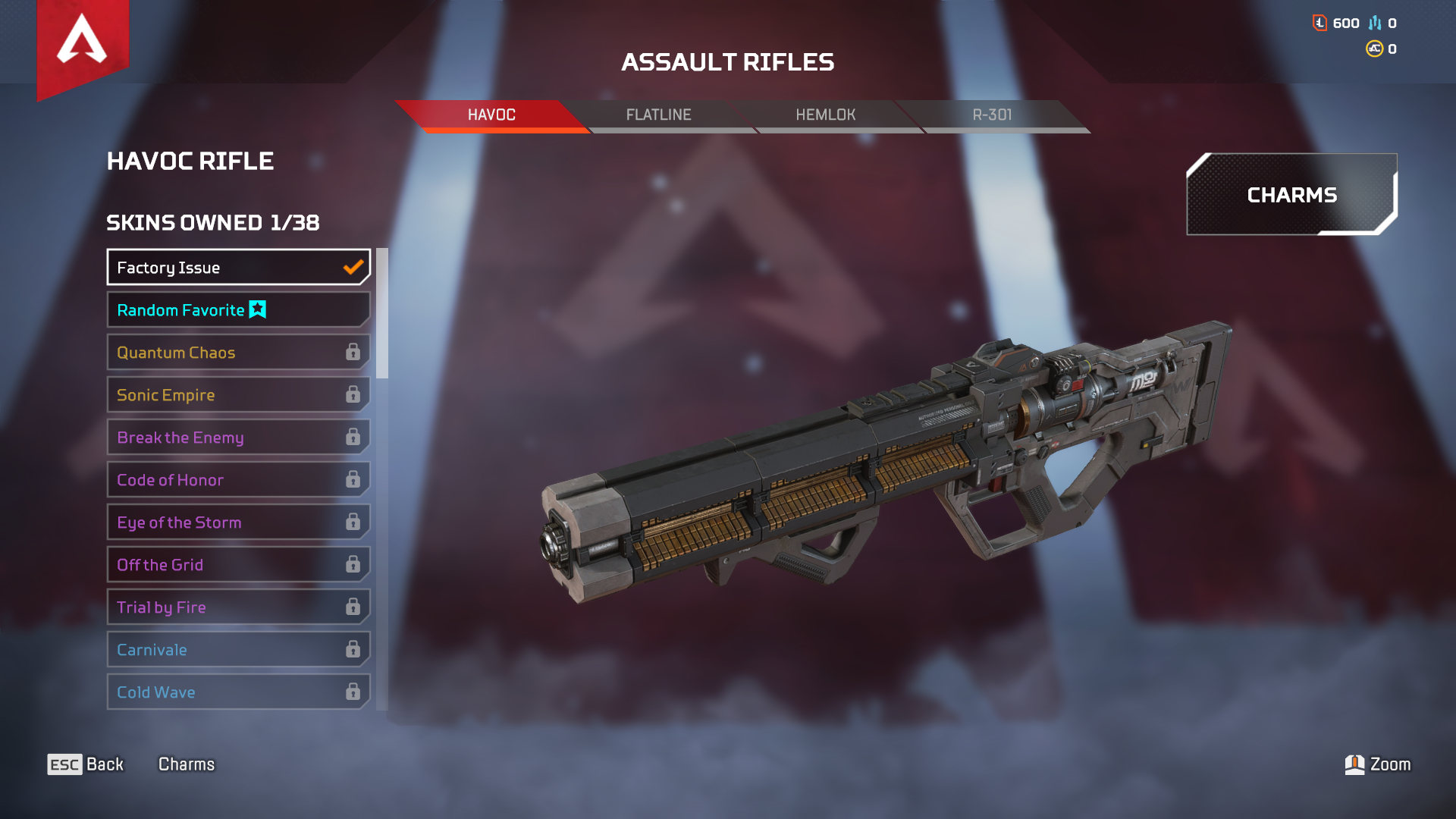
Task: Open the CHARMS panel
Action: (x=1291, y=195)
